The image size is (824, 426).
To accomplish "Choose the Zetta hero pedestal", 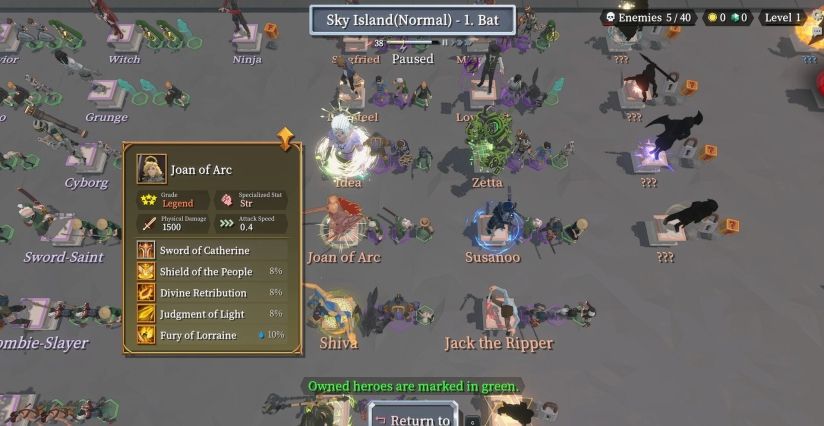I will [488, 150].
